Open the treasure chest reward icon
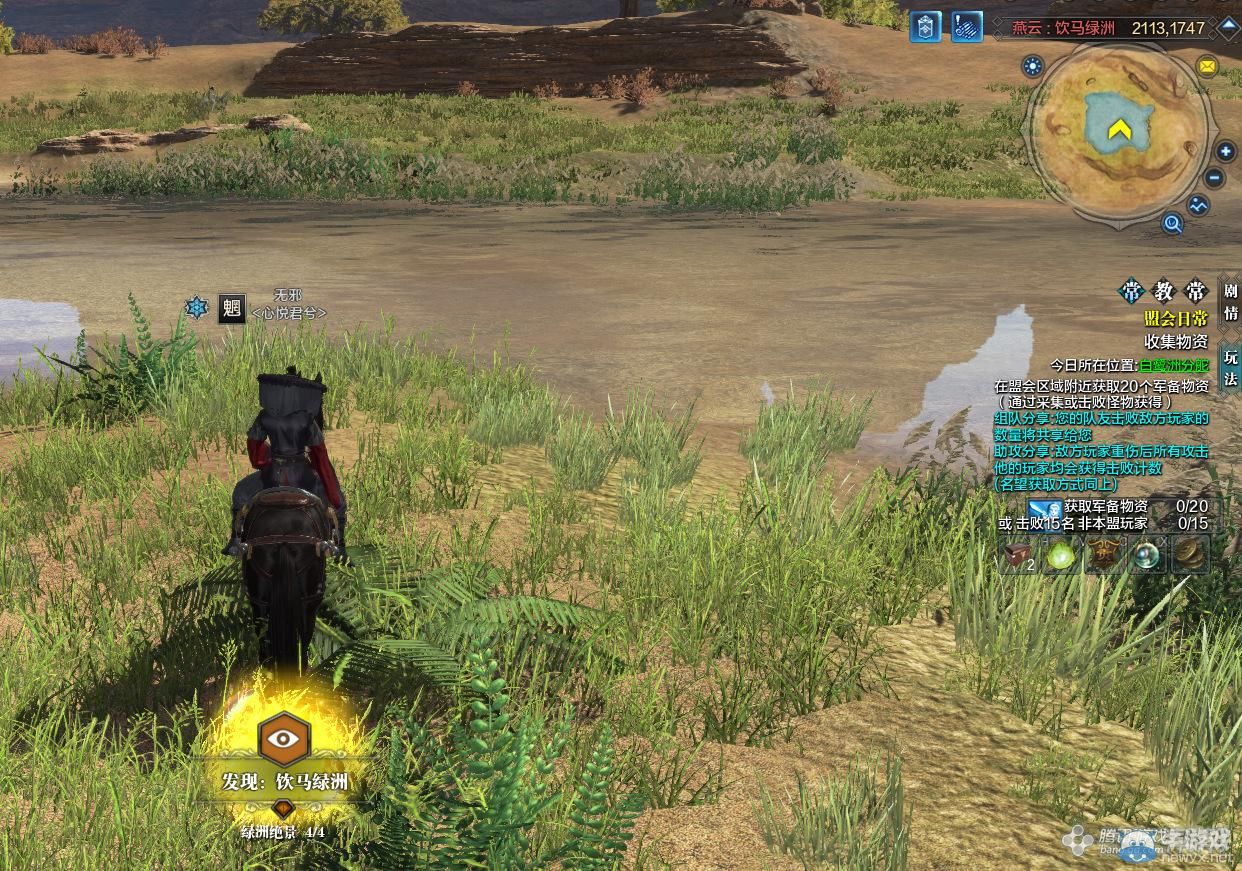The image size is (1242, 871). pos(1019,554)
